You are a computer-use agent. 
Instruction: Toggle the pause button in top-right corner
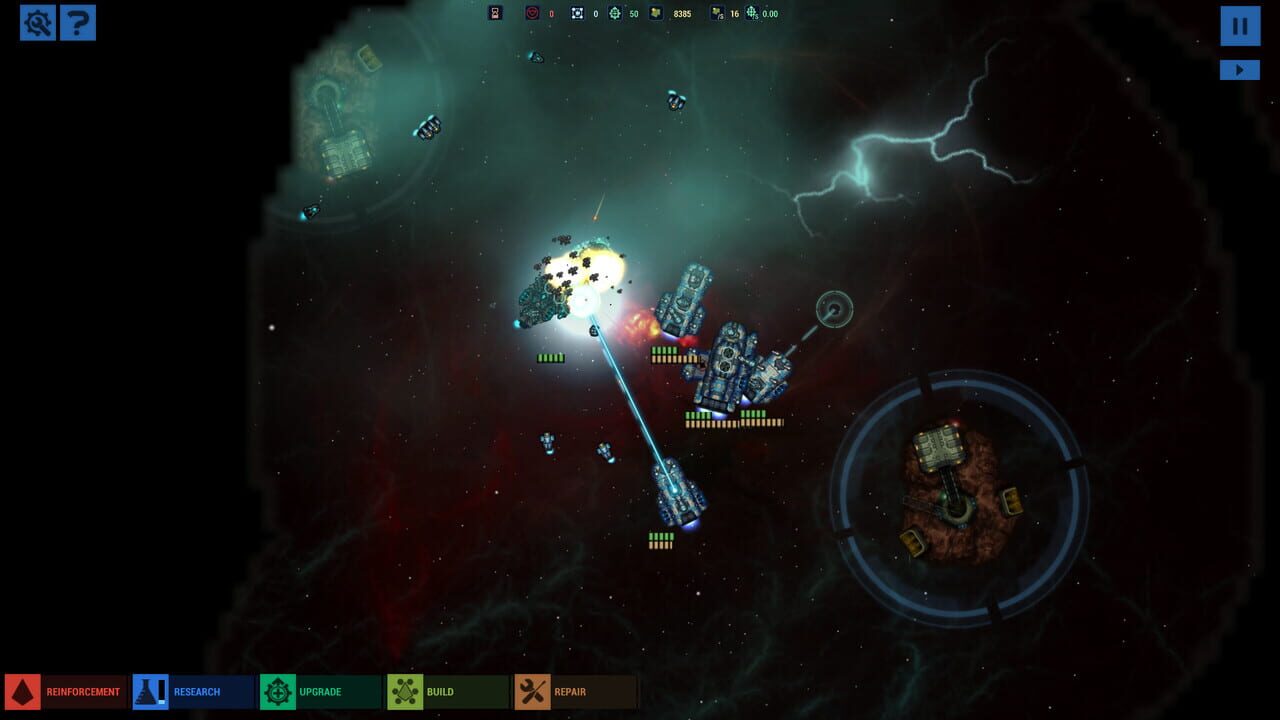[x=1239, y=26]
